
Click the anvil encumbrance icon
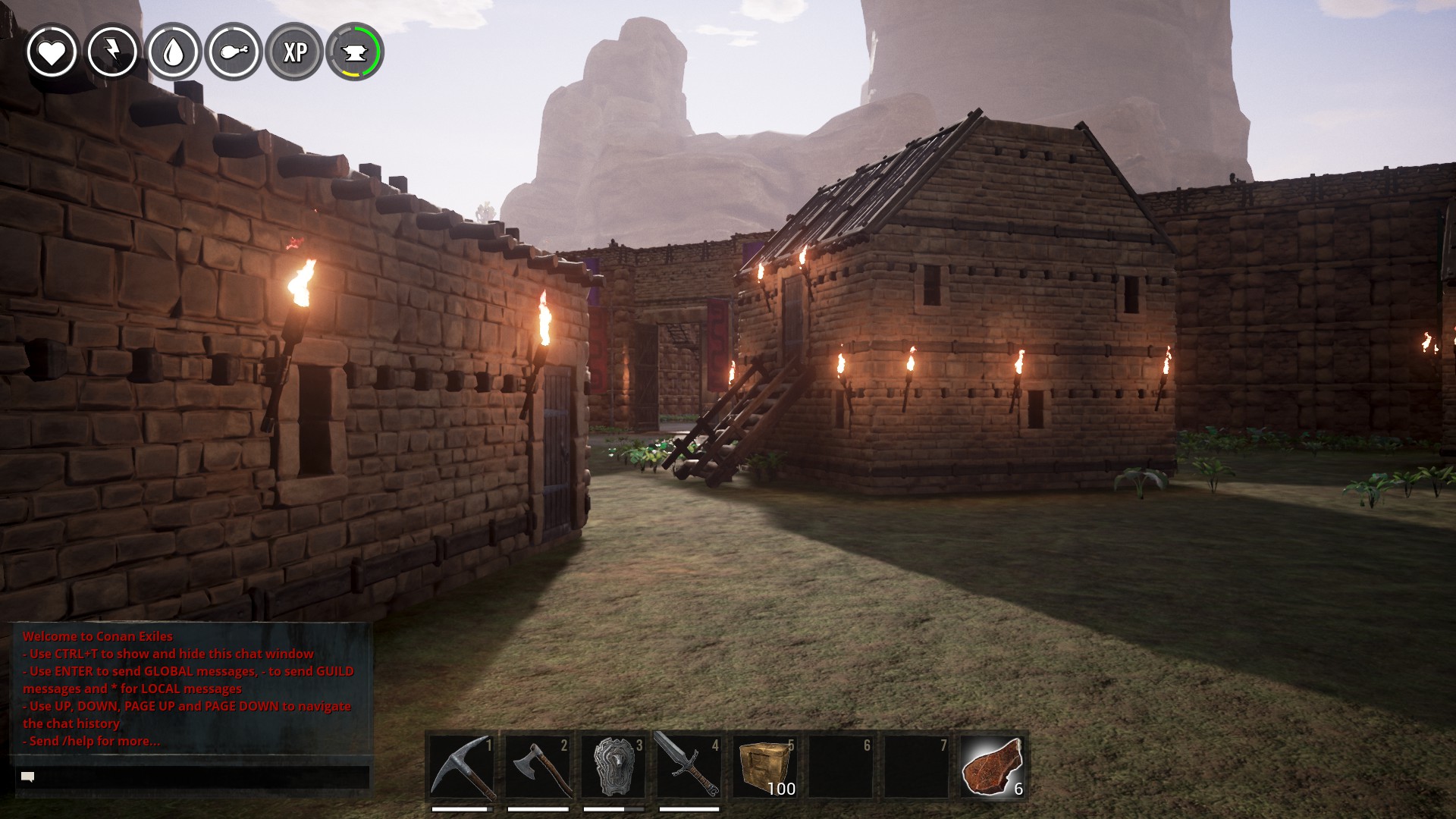point(355,52)
